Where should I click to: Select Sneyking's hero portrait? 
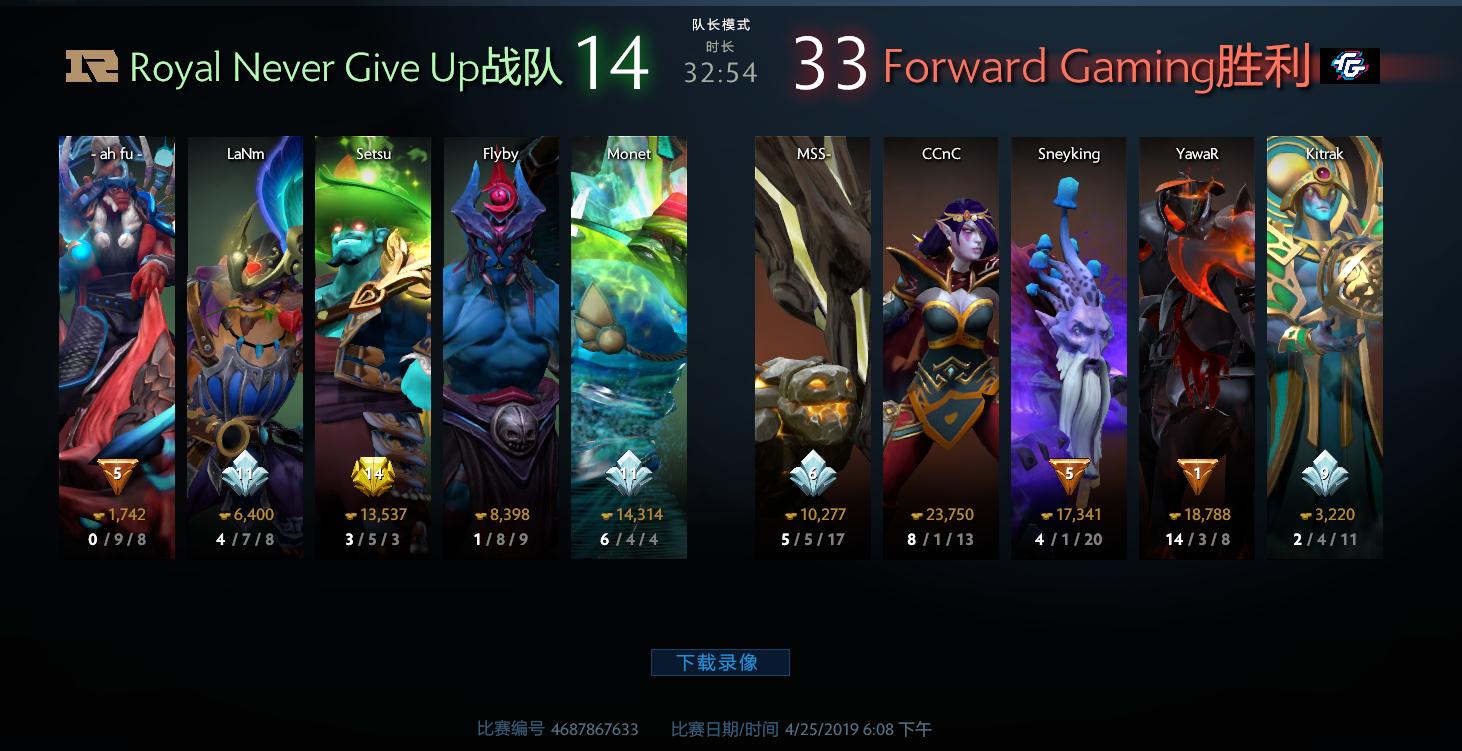[x=1067, y=300]
